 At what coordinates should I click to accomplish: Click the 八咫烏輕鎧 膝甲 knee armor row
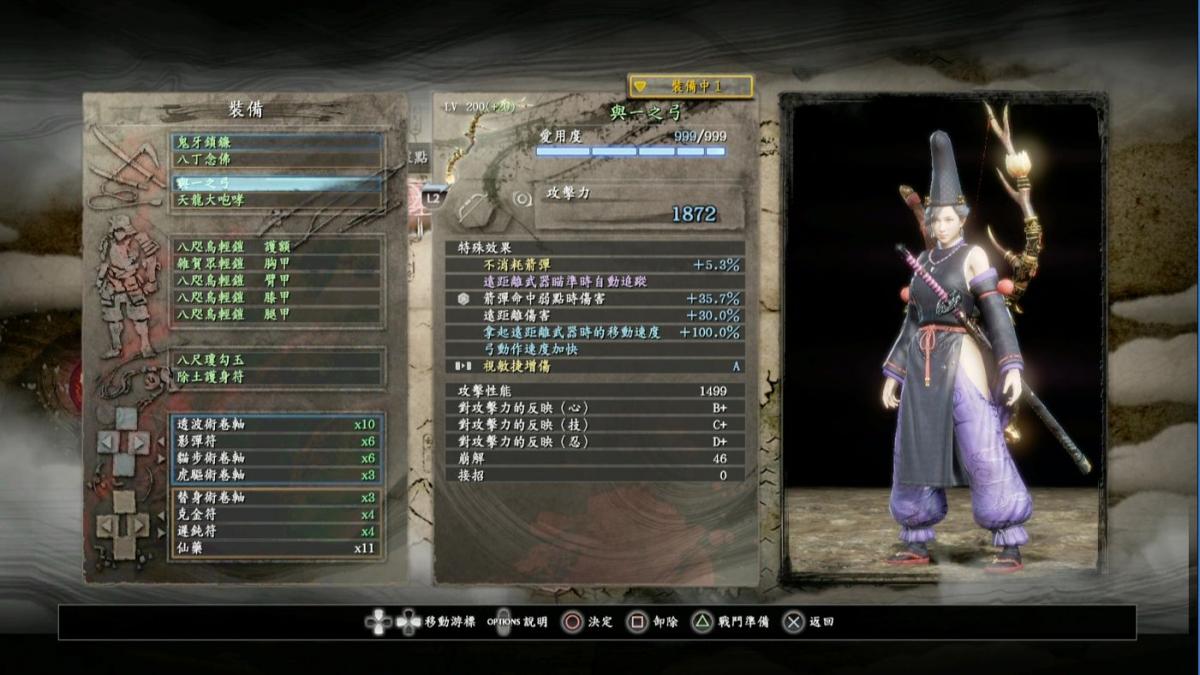tap(276, 297)
